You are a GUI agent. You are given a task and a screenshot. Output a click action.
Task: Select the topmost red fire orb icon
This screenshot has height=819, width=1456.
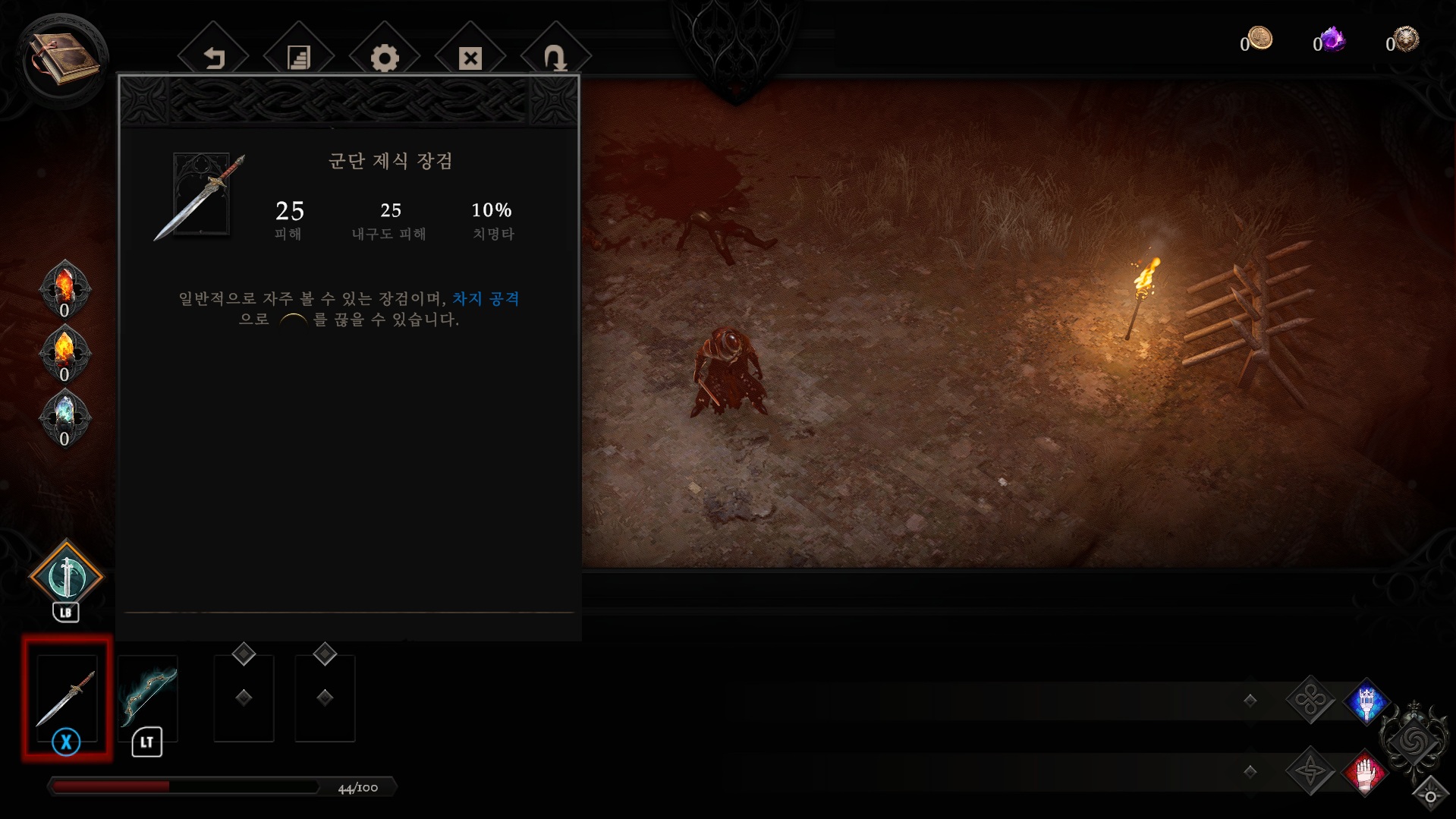65,285
